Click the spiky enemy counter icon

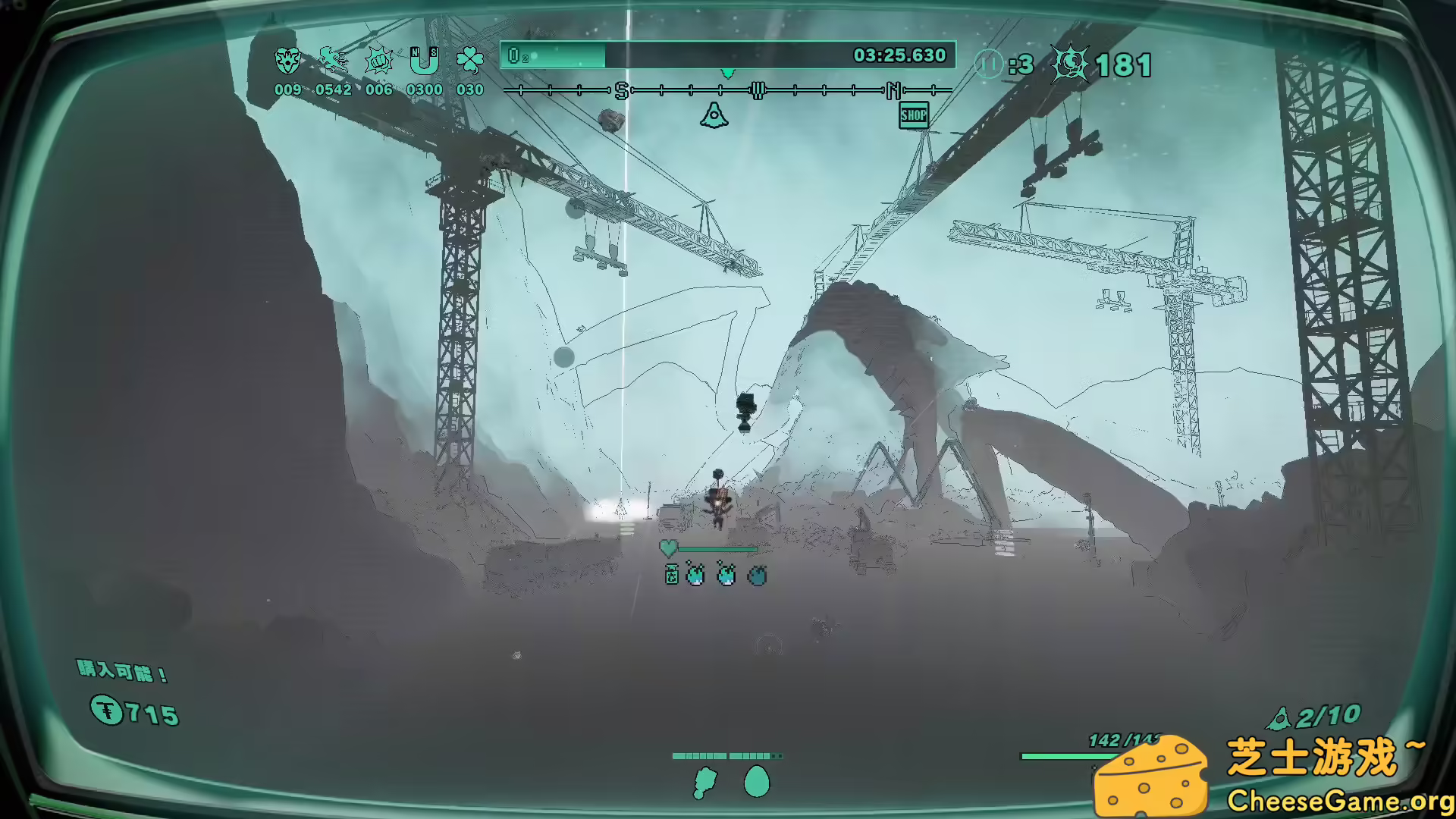coord(1069,64)
